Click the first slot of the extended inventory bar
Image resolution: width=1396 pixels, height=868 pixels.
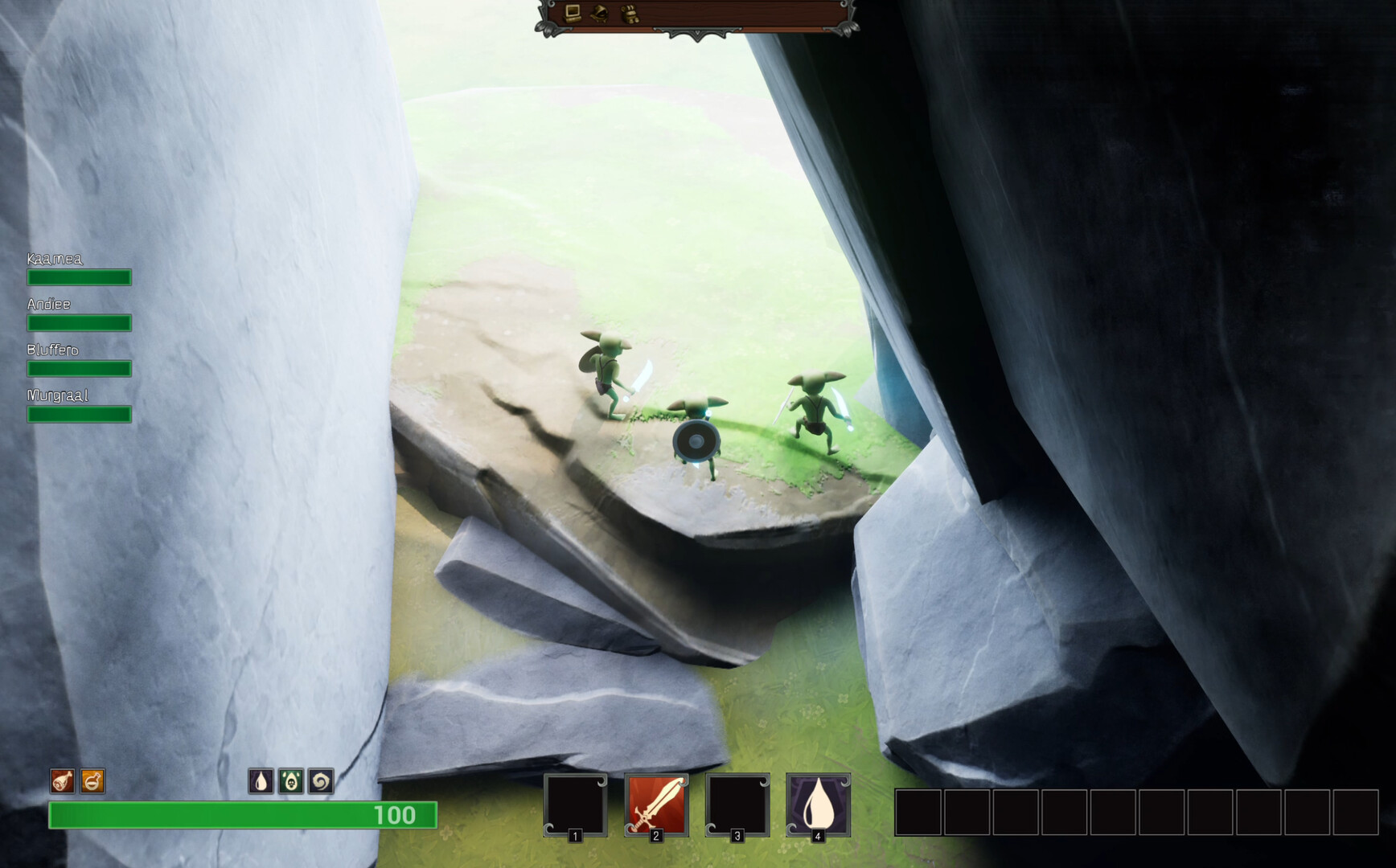point(917,813)
